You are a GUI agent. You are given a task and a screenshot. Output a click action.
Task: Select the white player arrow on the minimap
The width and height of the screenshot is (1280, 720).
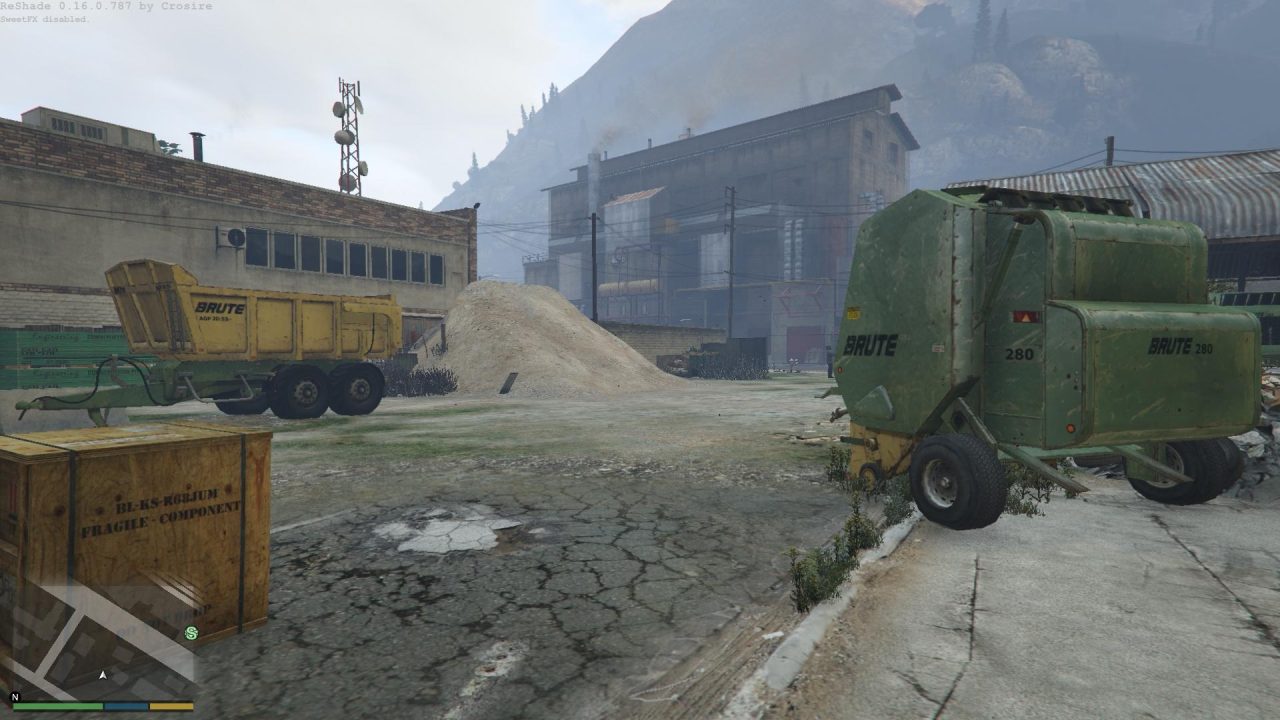(103, 674)
